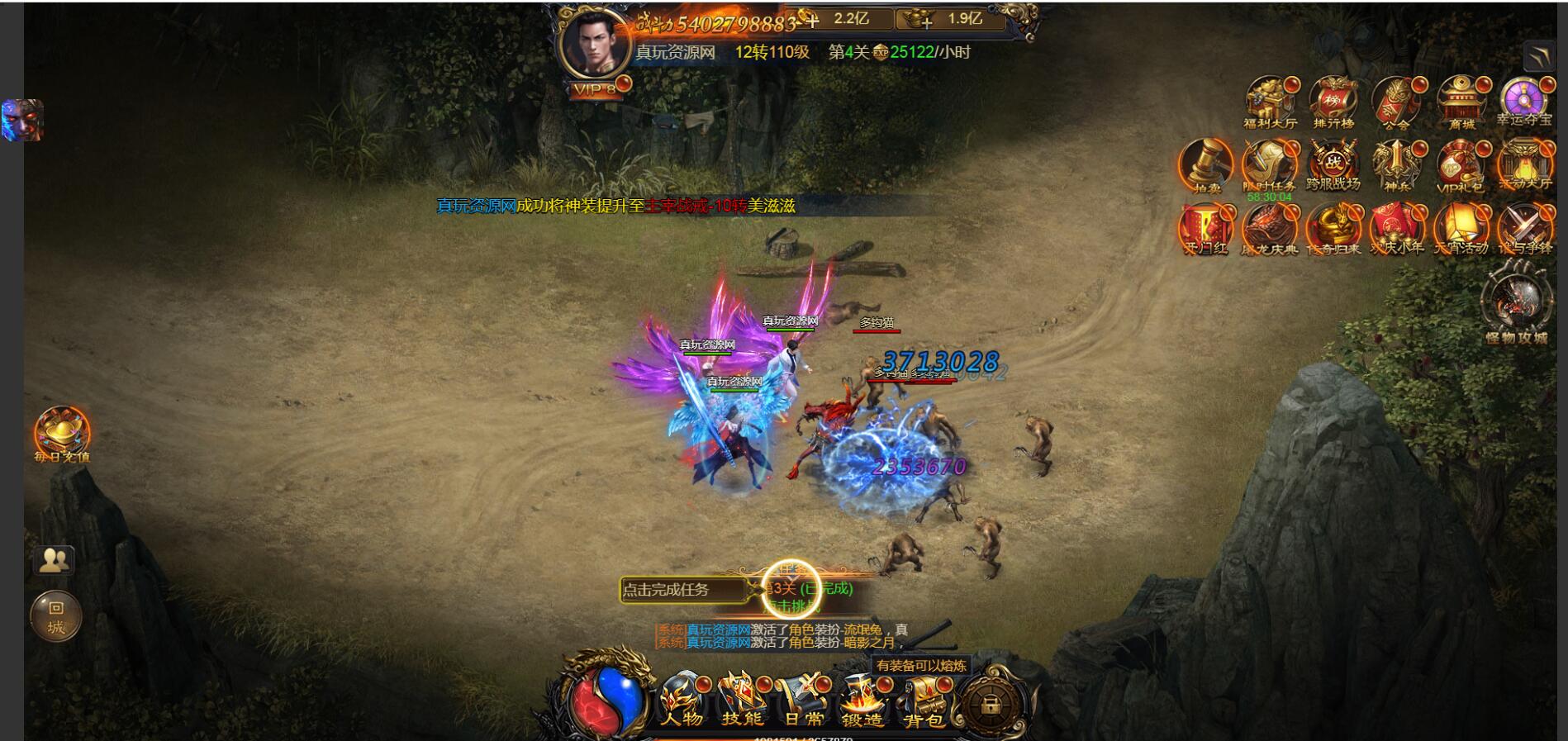
Task: Open the player portrait with VIP 8 badge
Action: [x=594, y=46]
